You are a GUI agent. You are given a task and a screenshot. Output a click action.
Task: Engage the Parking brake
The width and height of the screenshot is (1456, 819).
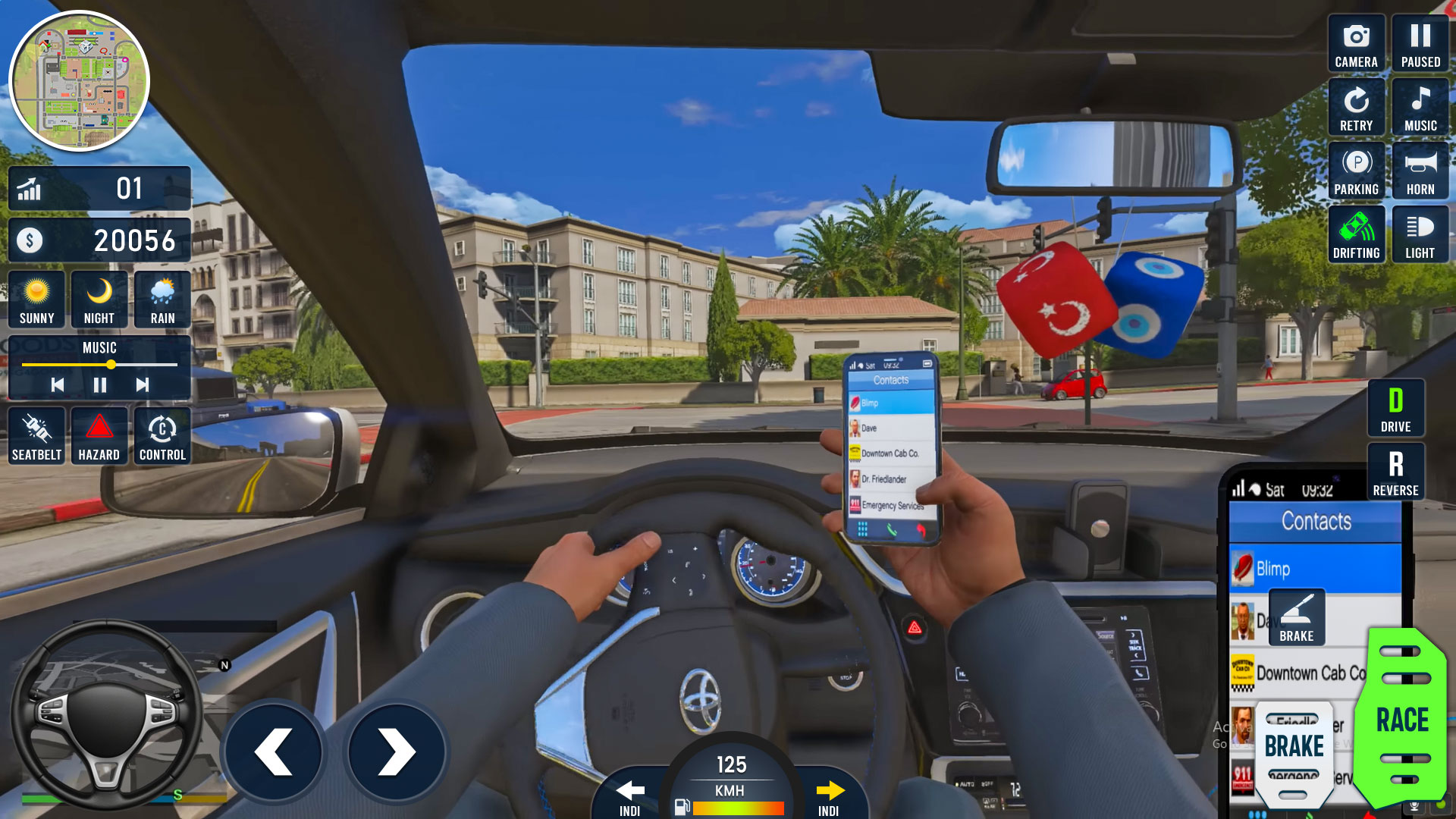click(1357, 171)
